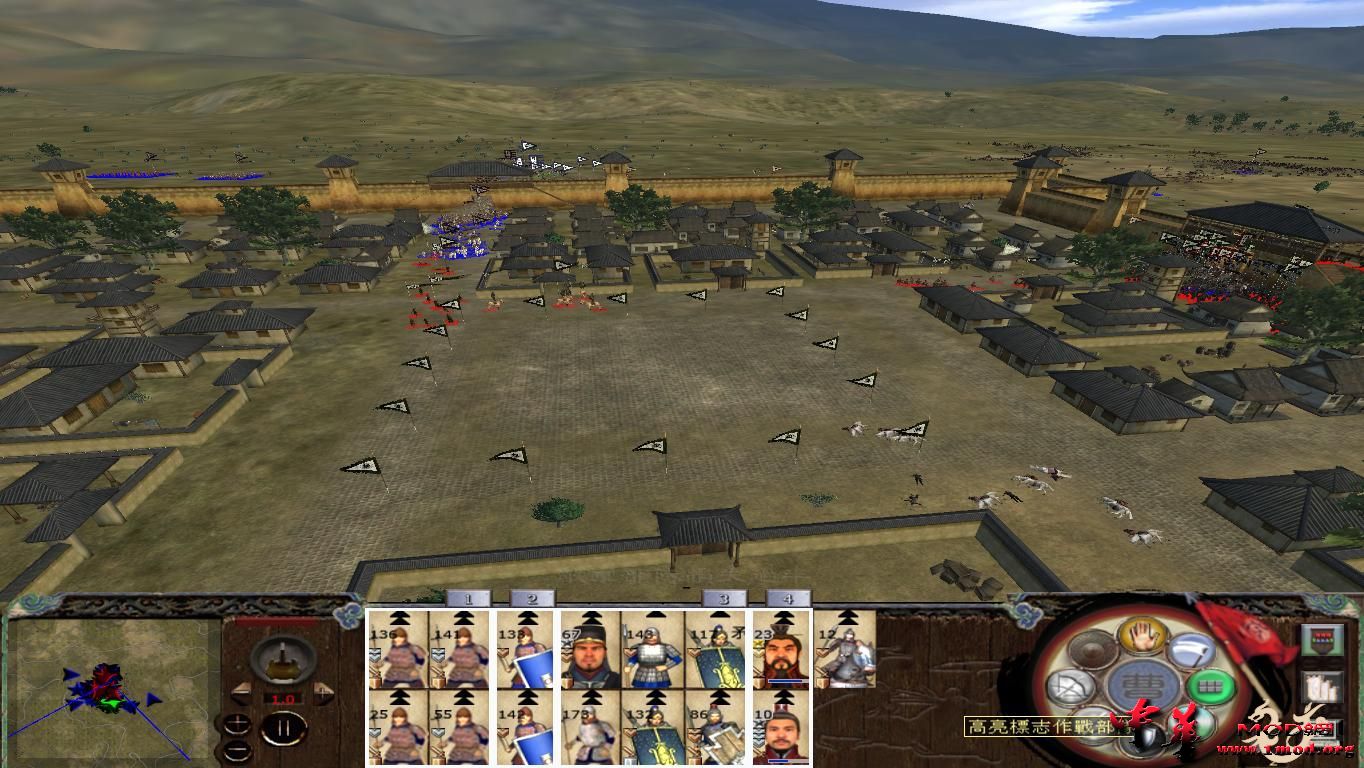Open the army banner panel icon on right

pos(1320,640)
